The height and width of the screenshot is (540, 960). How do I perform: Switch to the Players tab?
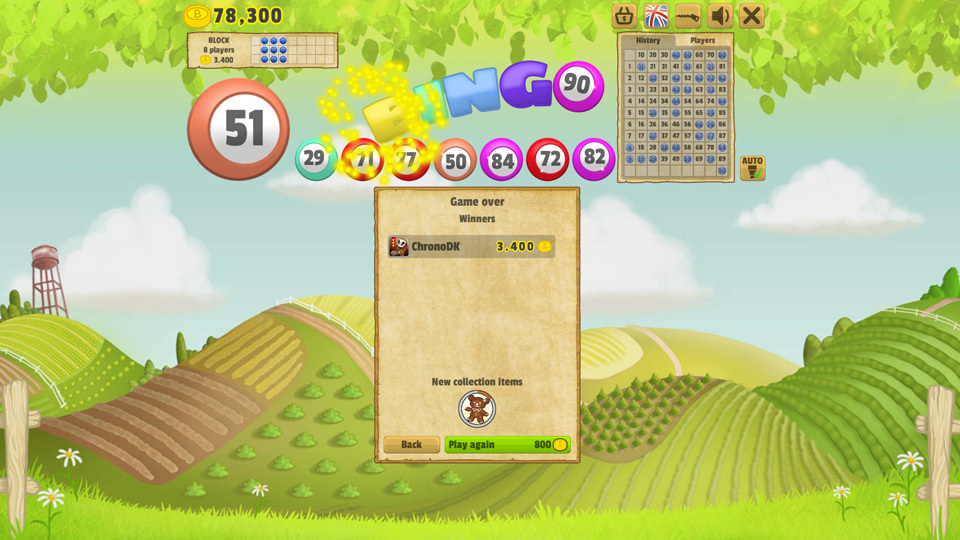[703, 41]
